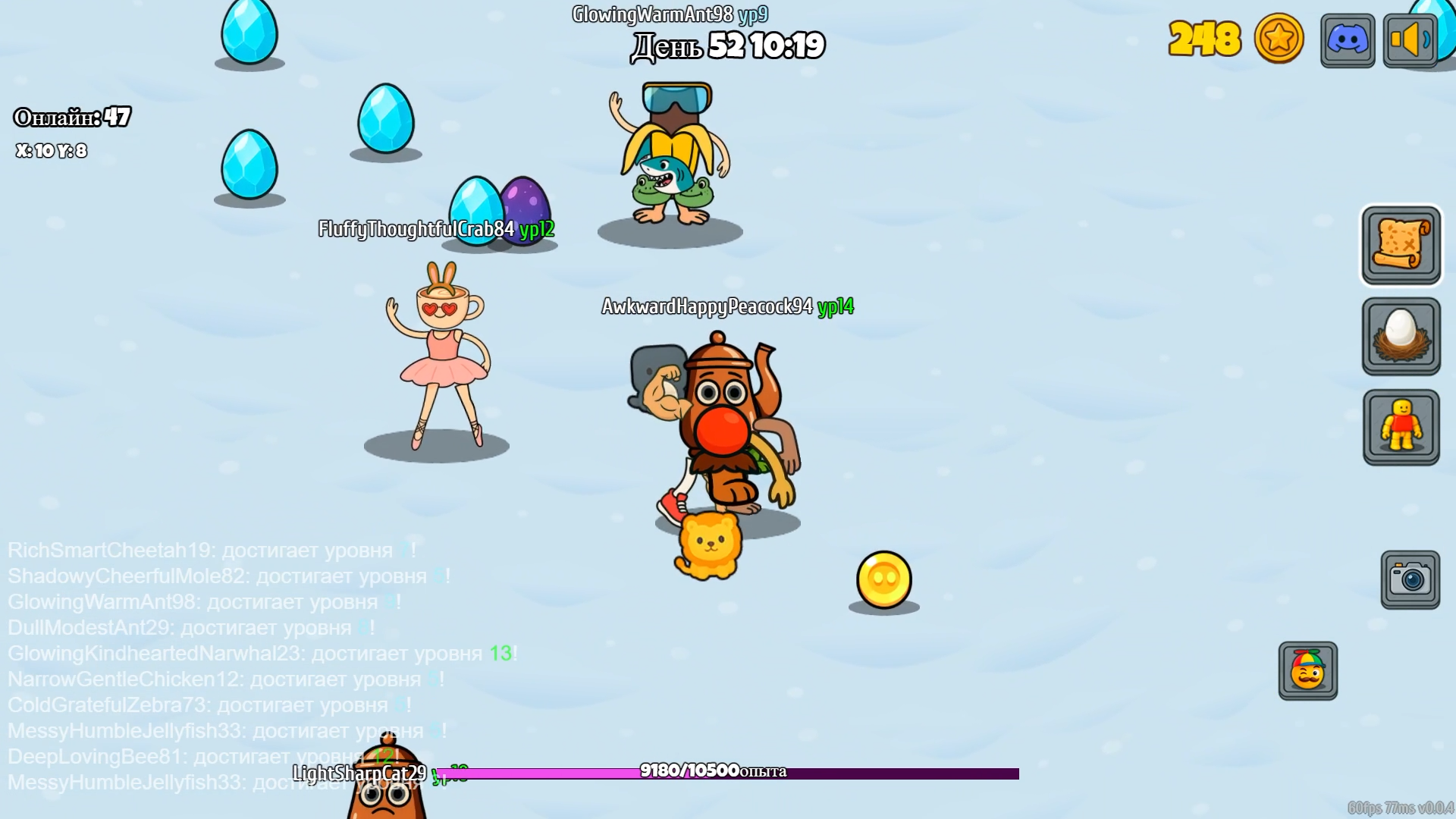Click the gold star coin icon
Viewport: 1456px width, 819px height.
pyautogui.click(x=1277, y=40)
